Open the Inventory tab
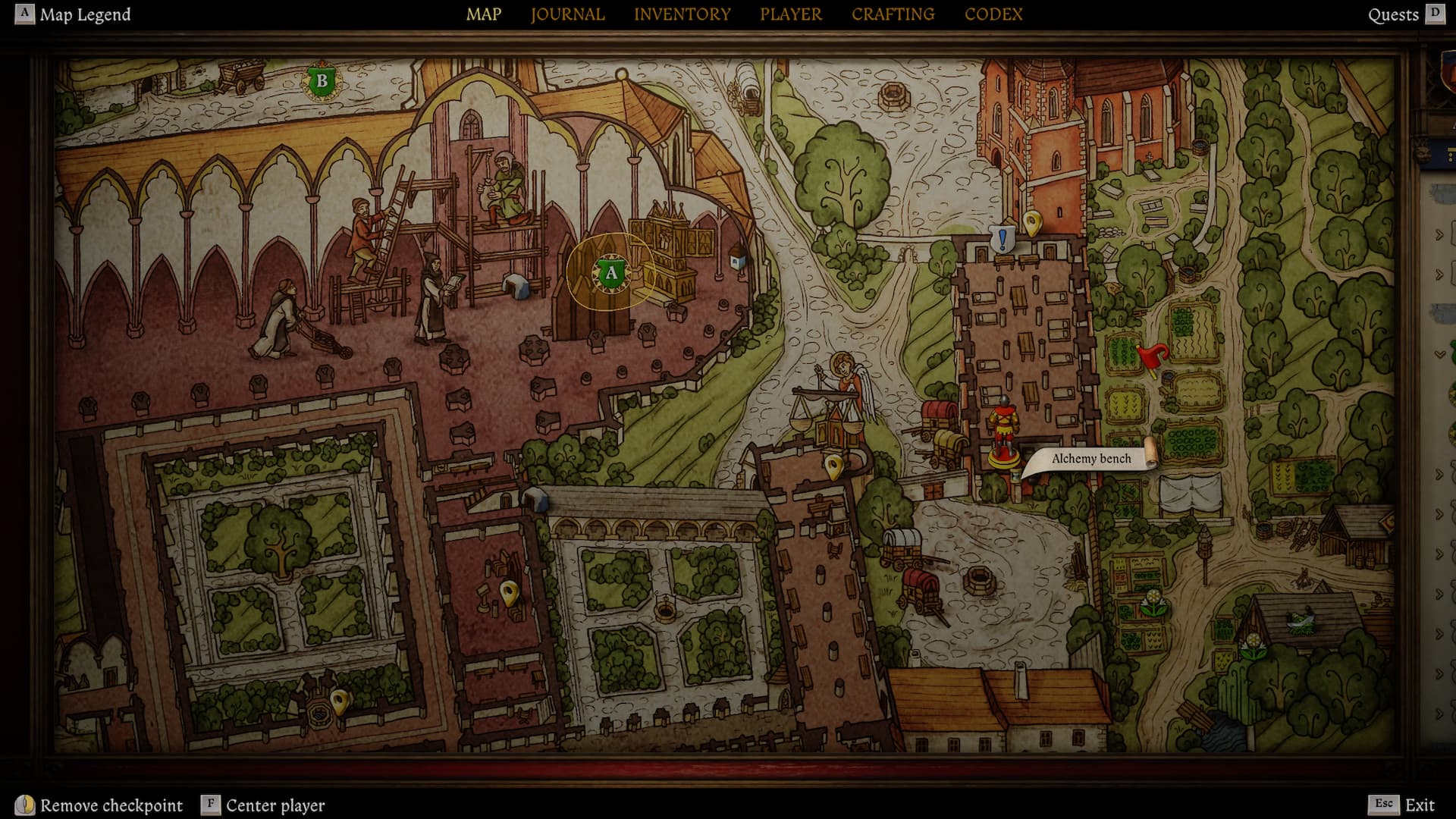The width and height of the screenshot is (1456, 819). pyautogui.click(x=682, y=14)
